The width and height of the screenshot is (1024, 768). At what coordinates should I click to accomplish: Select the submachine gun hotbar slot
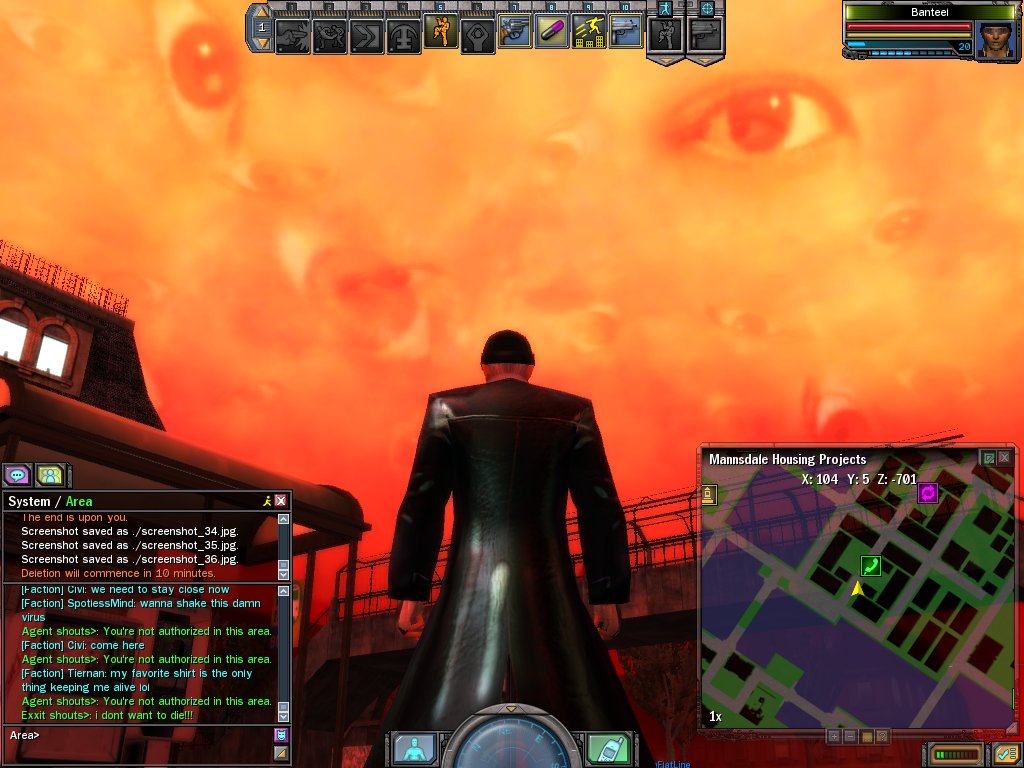point(626,33)
